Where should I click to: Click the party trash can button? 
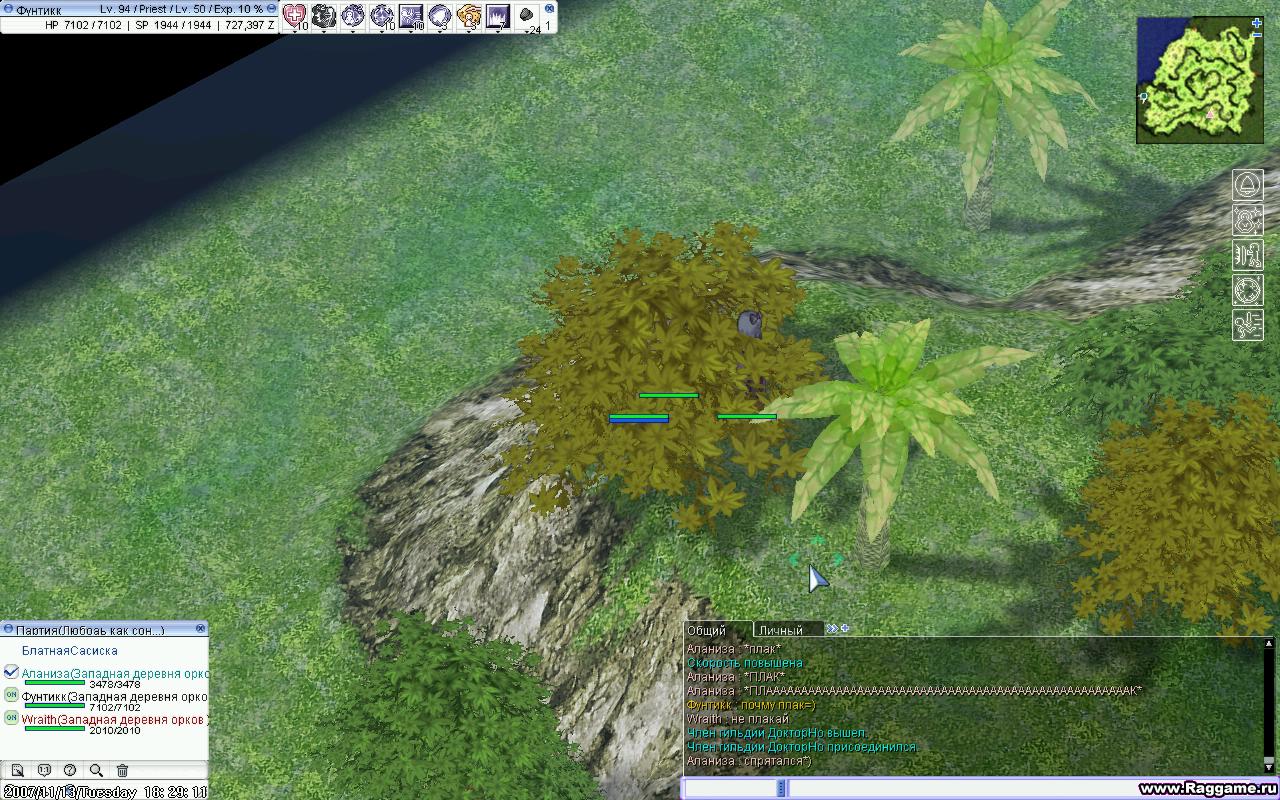[122, 770]
